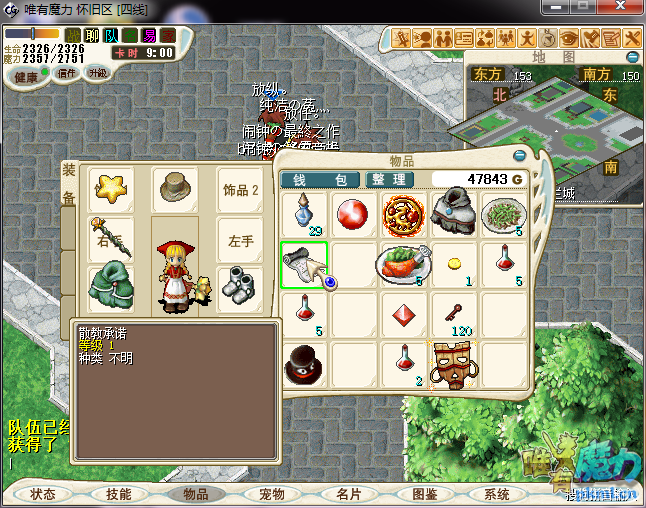Close the 物品 inventory window

pyautogui.click(x=519, y=155)
